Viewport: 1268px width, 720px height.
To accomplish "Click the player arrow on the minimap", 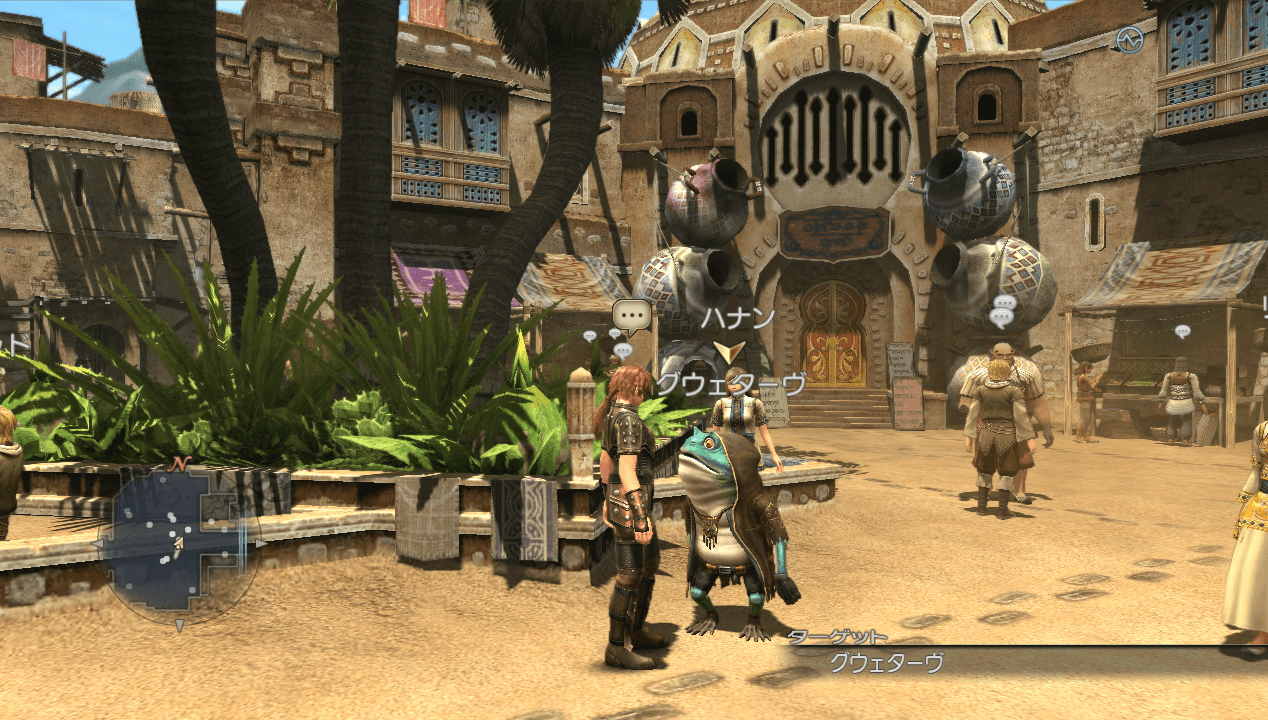I will pos(178,545).
